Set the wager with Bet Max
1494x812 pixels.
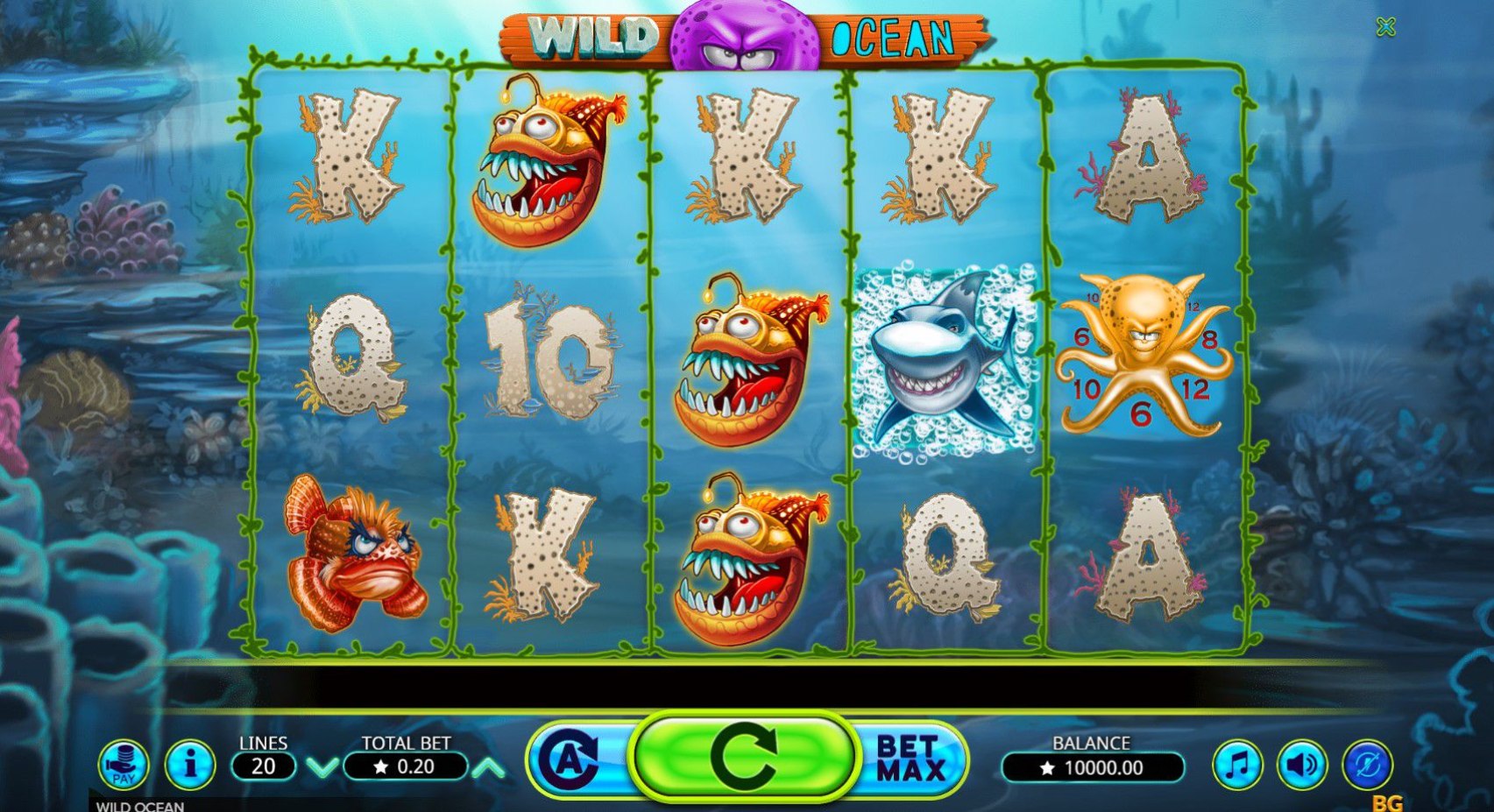tap(911, 759)
